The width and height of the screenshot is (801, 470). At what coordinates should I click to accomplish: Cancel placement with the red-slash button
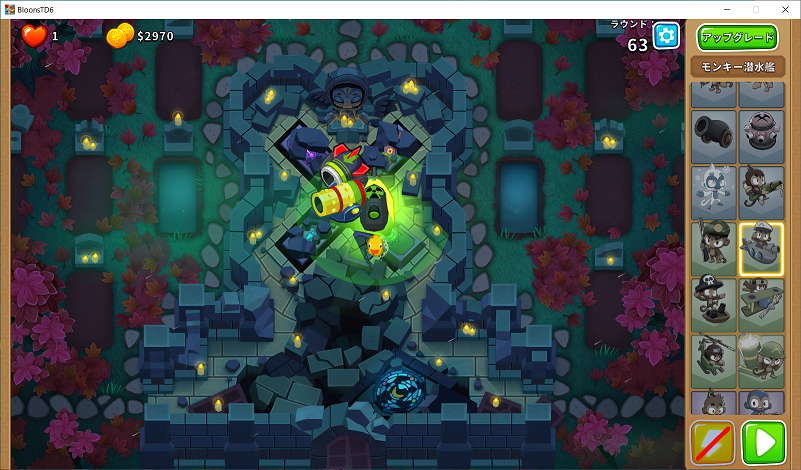click(712, 442)
